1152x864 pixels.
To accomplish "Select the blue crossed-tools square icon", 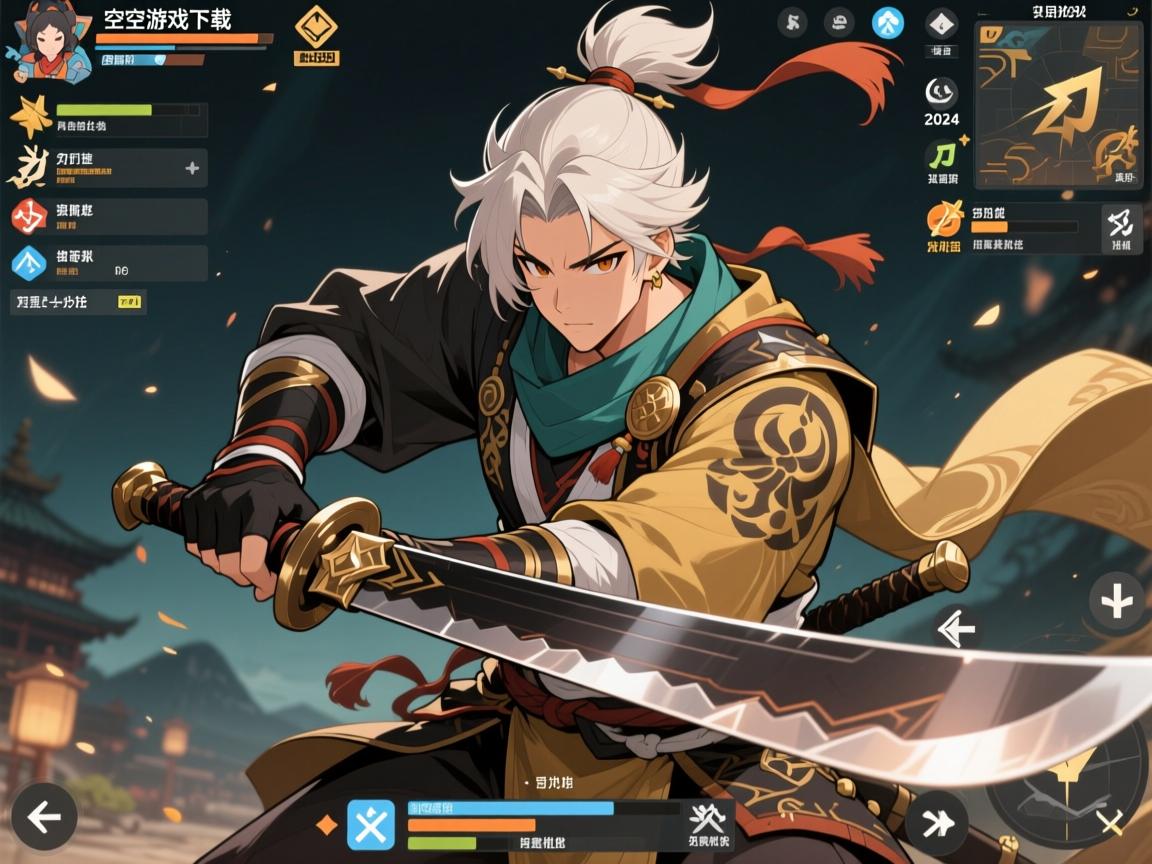I will (x=372, y=826).
